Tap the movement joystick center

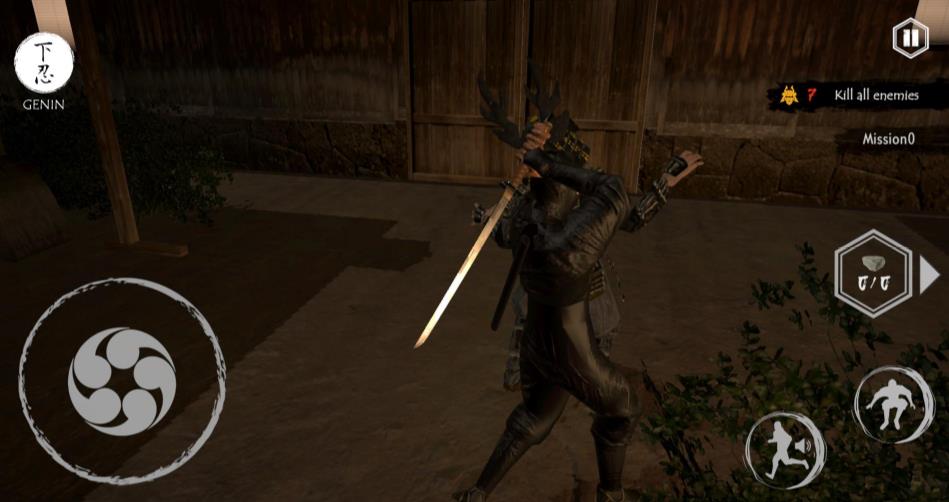click(122, 381)
